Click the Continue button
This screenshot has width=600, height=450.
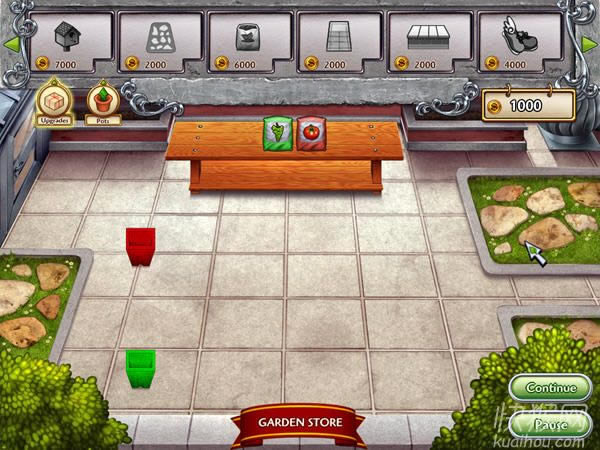(x=551, y=388)
